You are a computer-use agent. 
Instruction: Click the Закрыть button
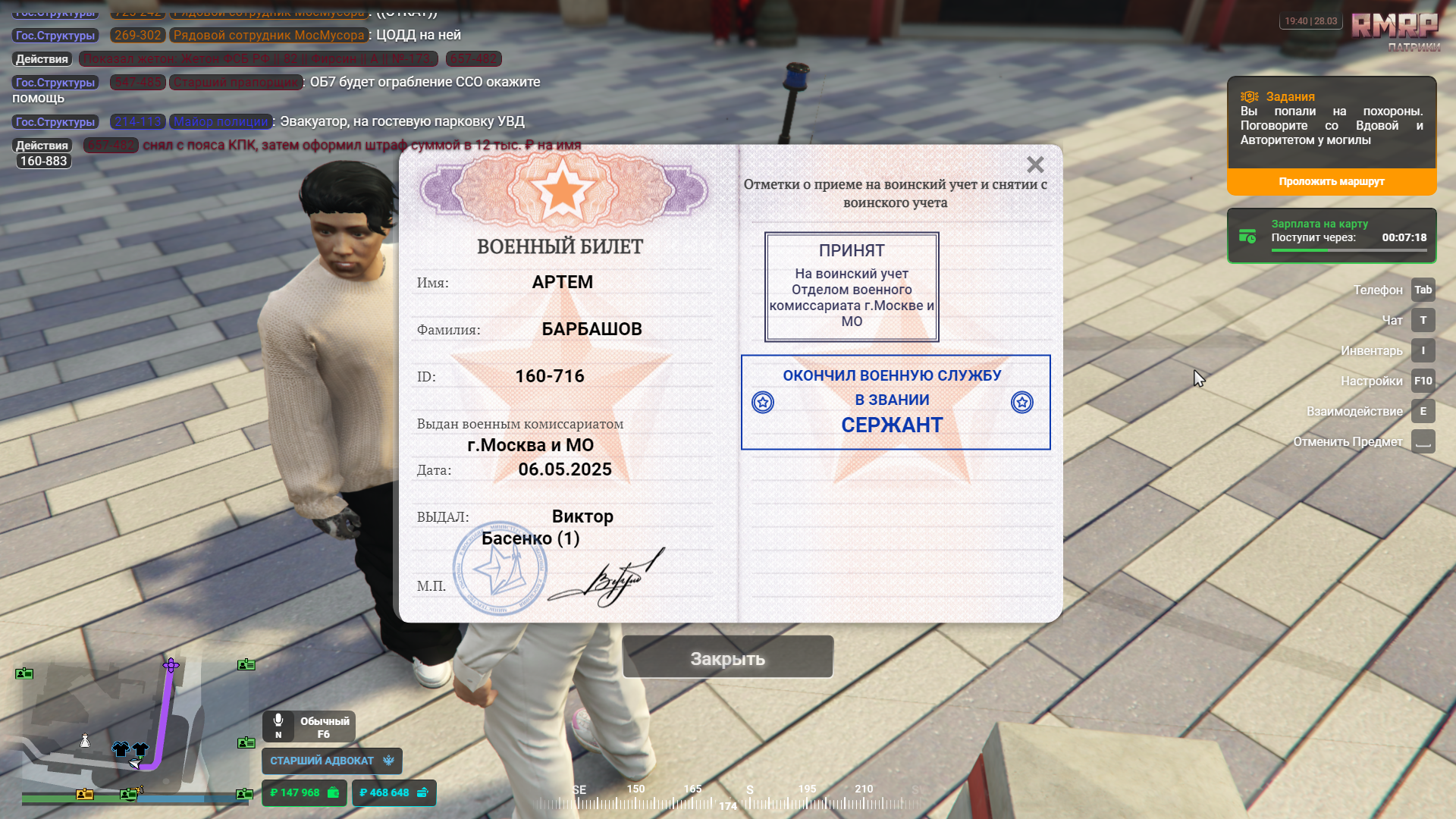point(727,658)
